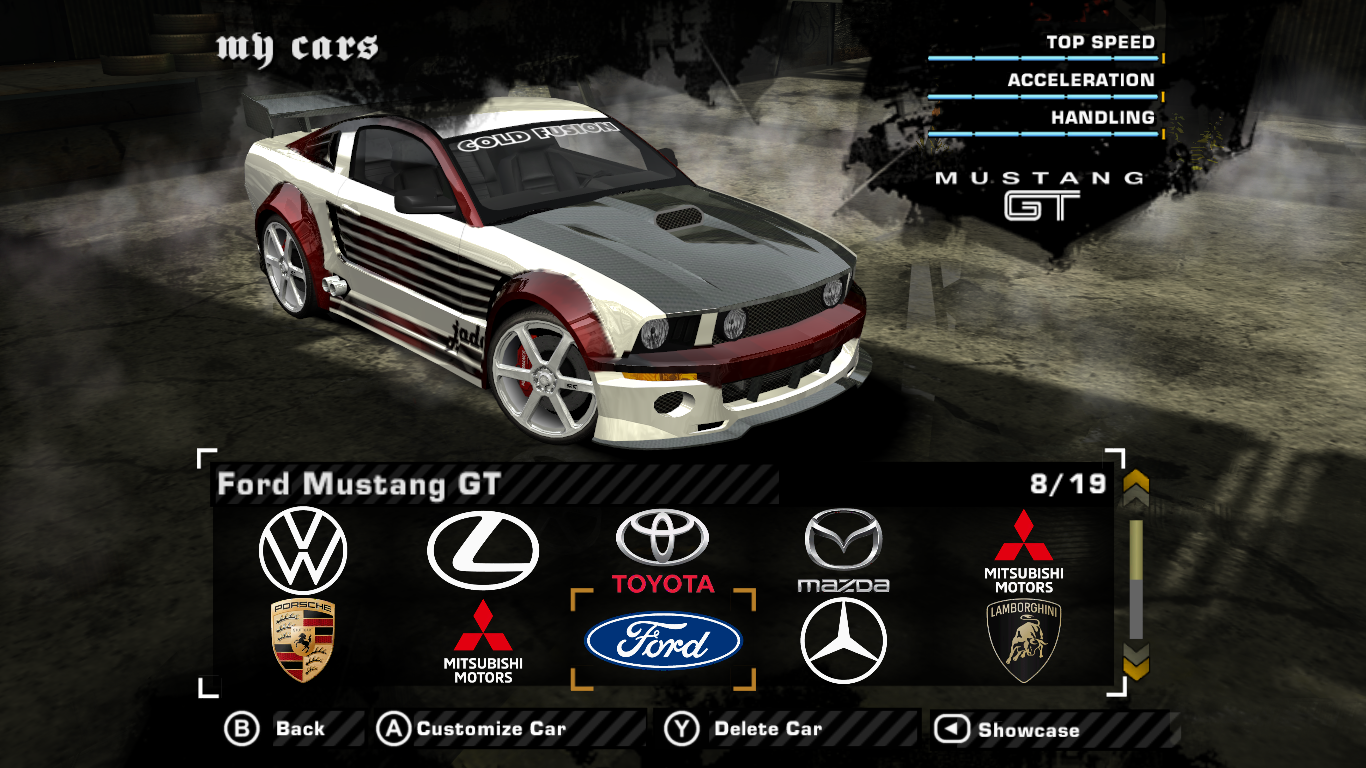Select the highlighted Ford logo tile
This screenshot has width=1366, height=768.
click(663, 641)
